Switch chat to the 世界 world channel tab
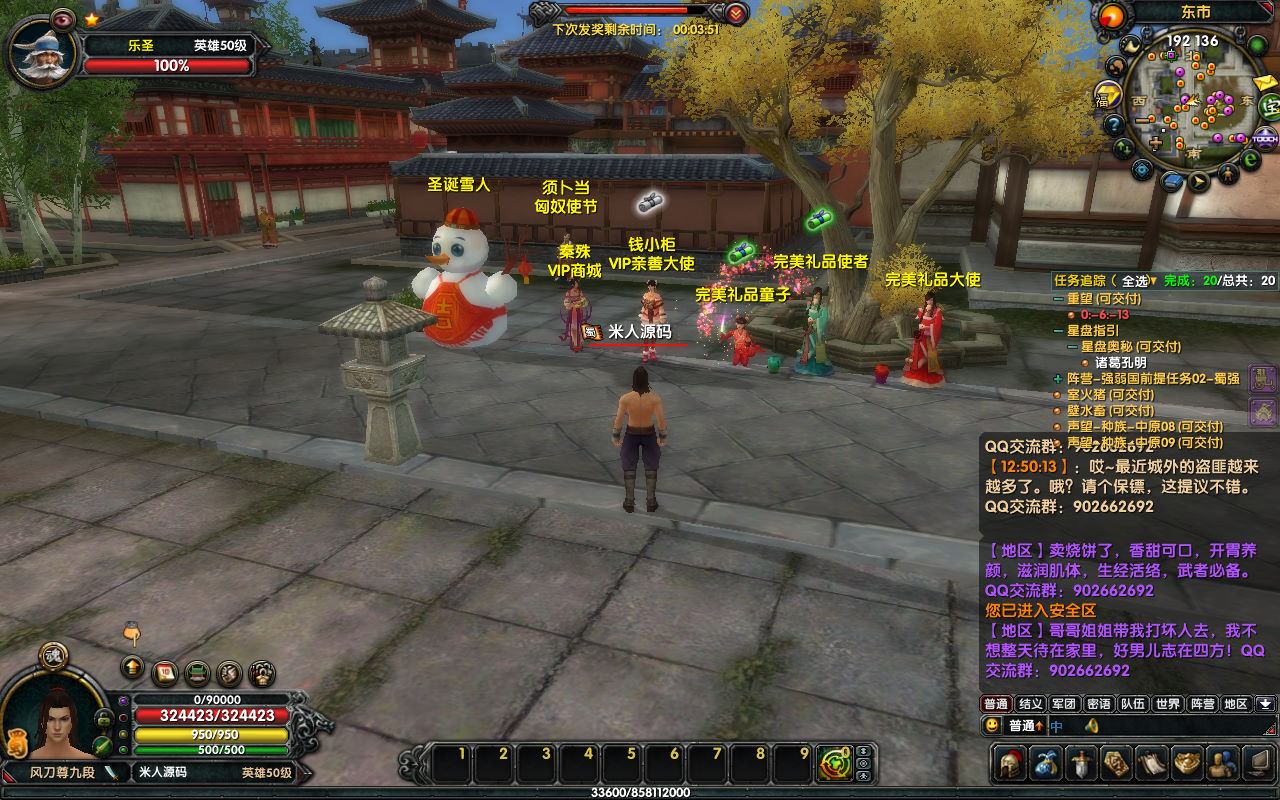 point(1166,704)
